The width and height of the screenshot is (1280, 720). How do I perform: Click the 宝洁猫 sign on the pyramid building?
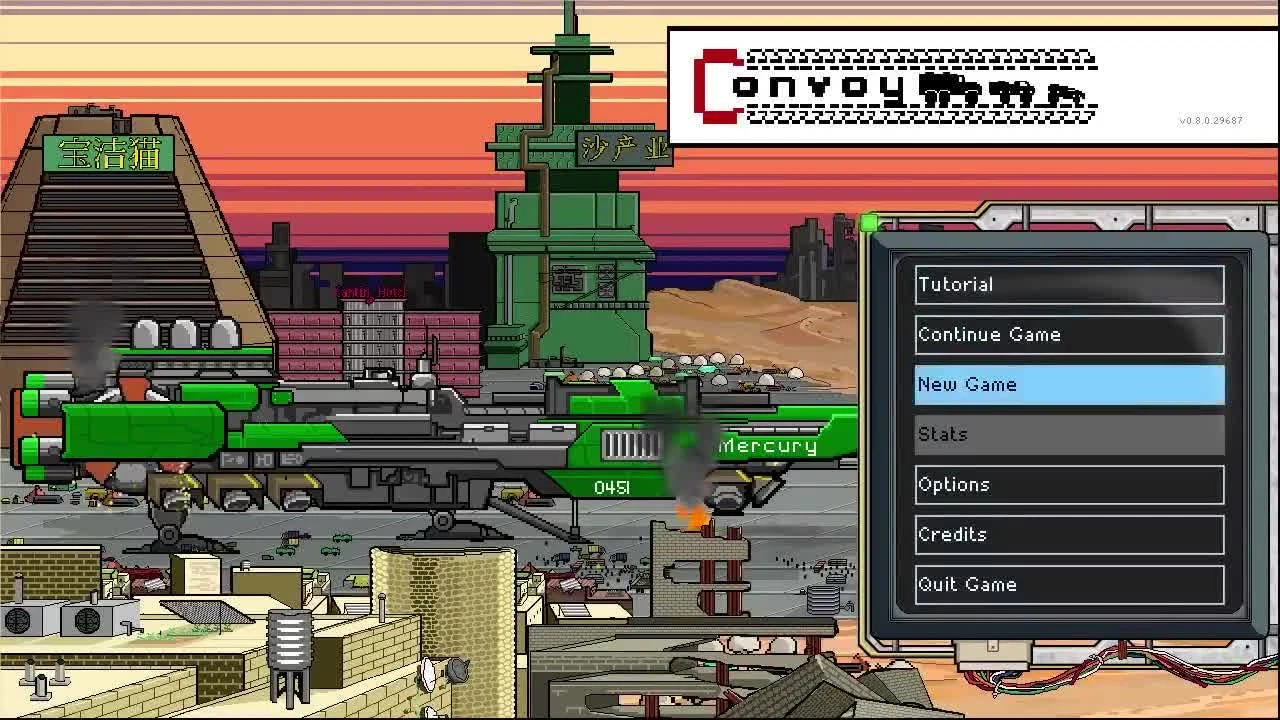coord(108,155)
